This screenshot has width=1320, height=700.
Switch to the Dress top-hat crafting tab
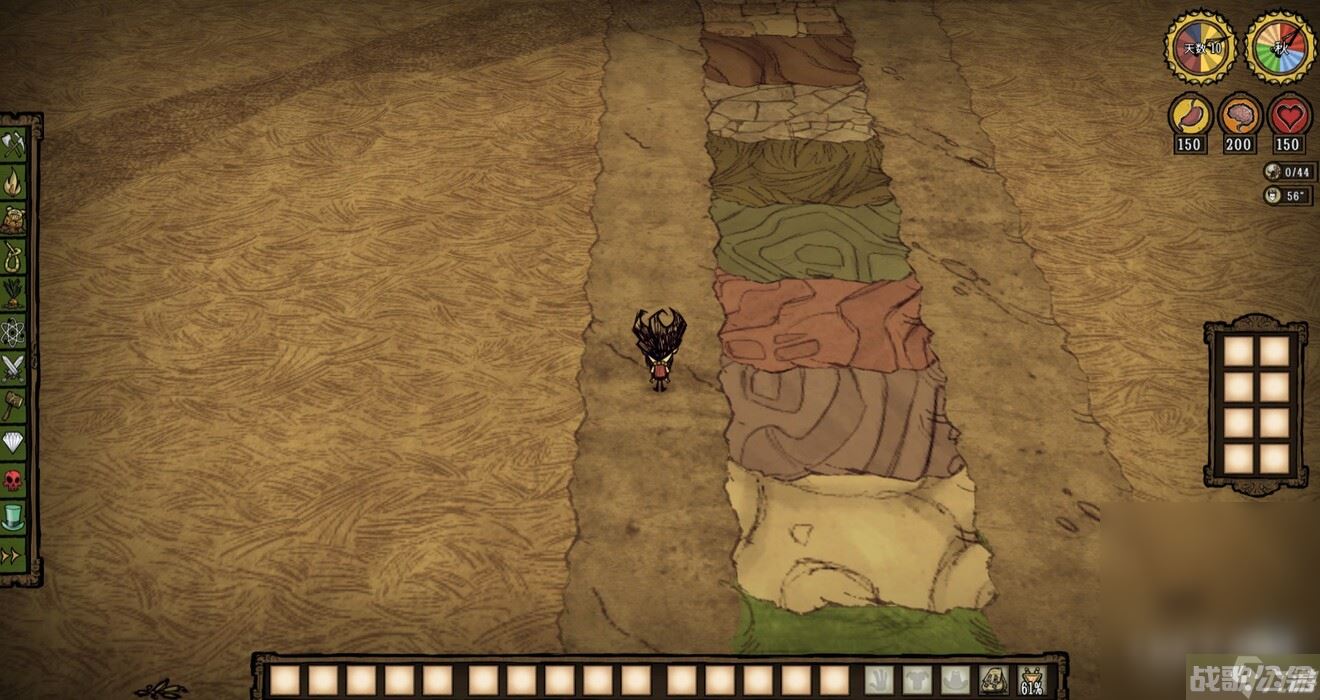click(13, 517)
